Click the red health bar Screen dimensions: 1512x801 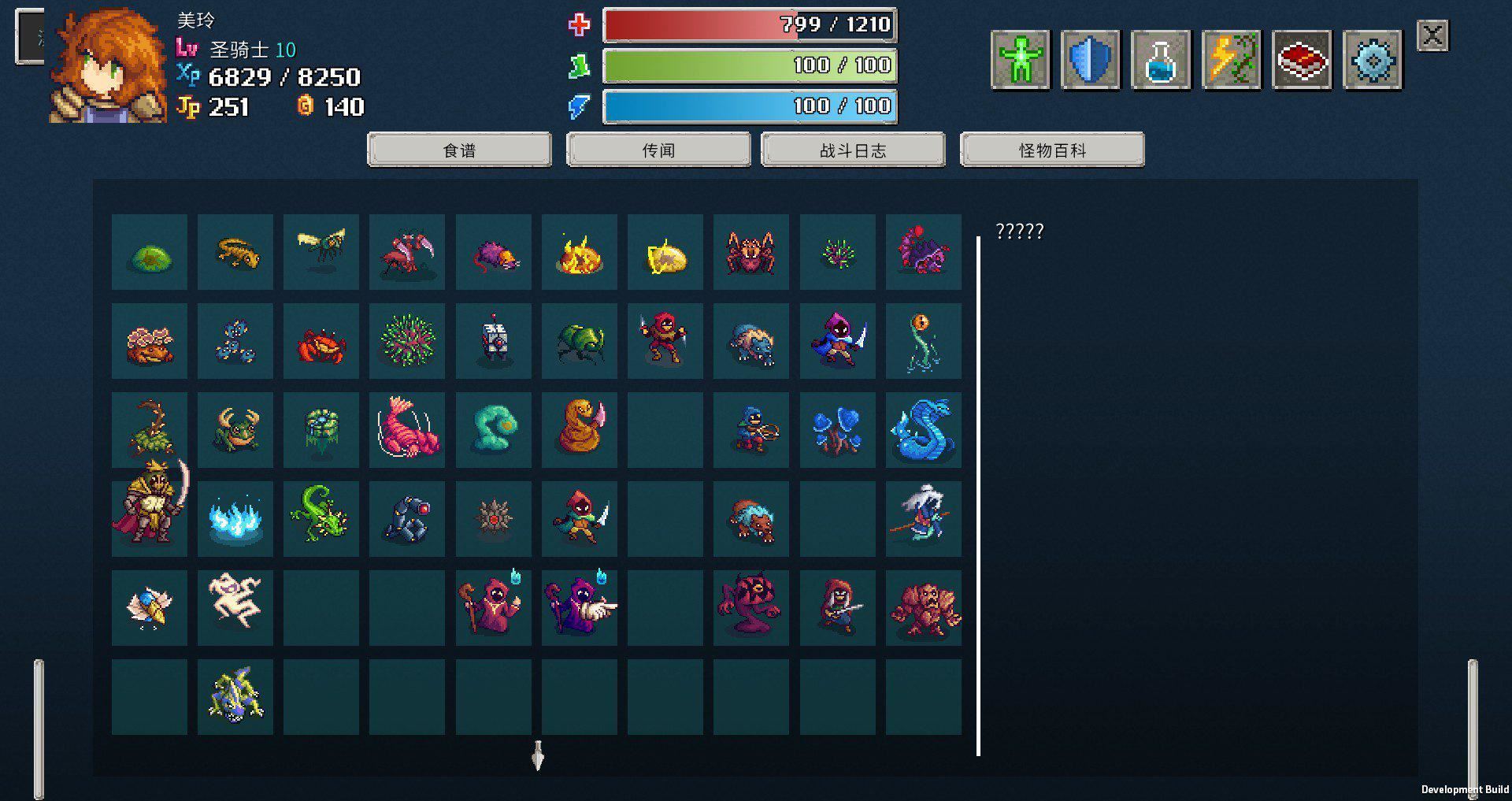pos(748,24)
